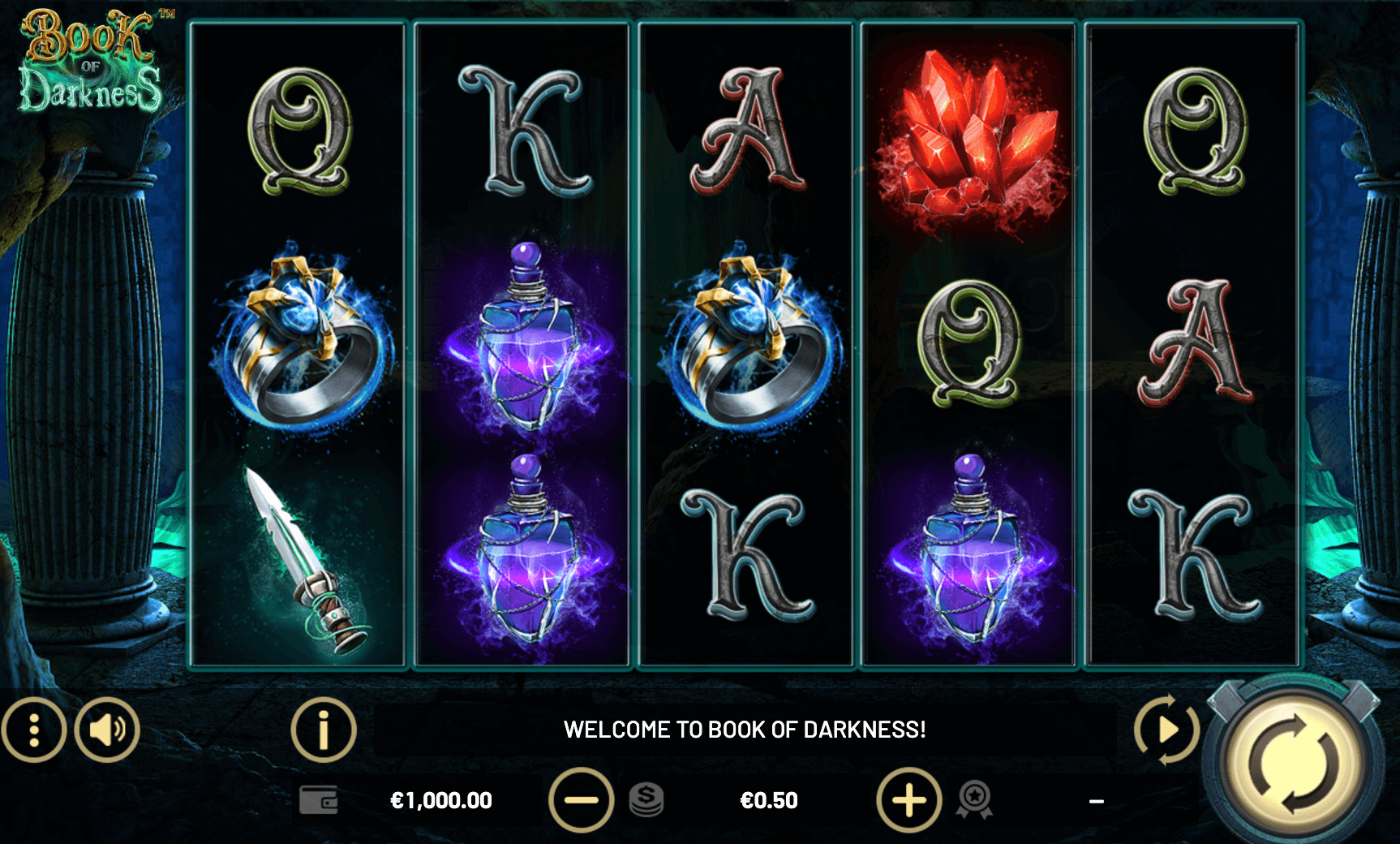Image resolution: width=1400 pixels, height=844 pixels.
Task: Decrease the bet with the minus button
Action: (581, 800)
